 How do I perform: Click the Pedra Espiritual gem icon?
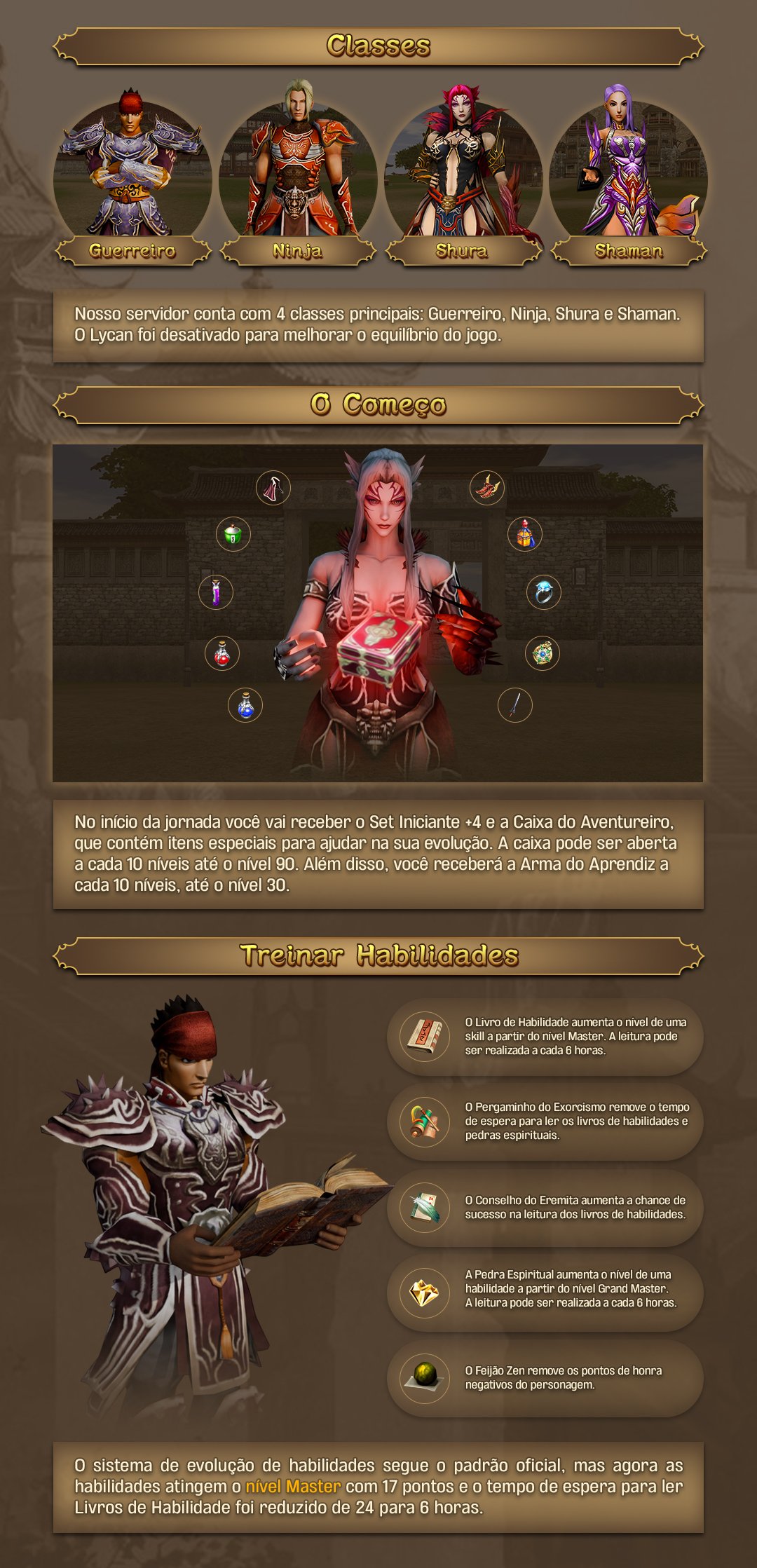click(x=425, y=1293)
